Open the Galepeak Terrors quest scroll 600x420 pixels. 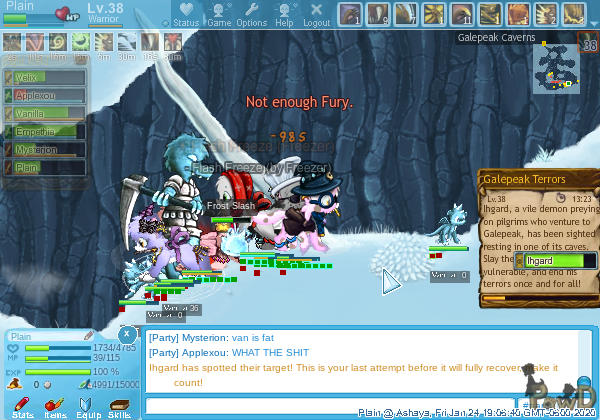point(537,178)
